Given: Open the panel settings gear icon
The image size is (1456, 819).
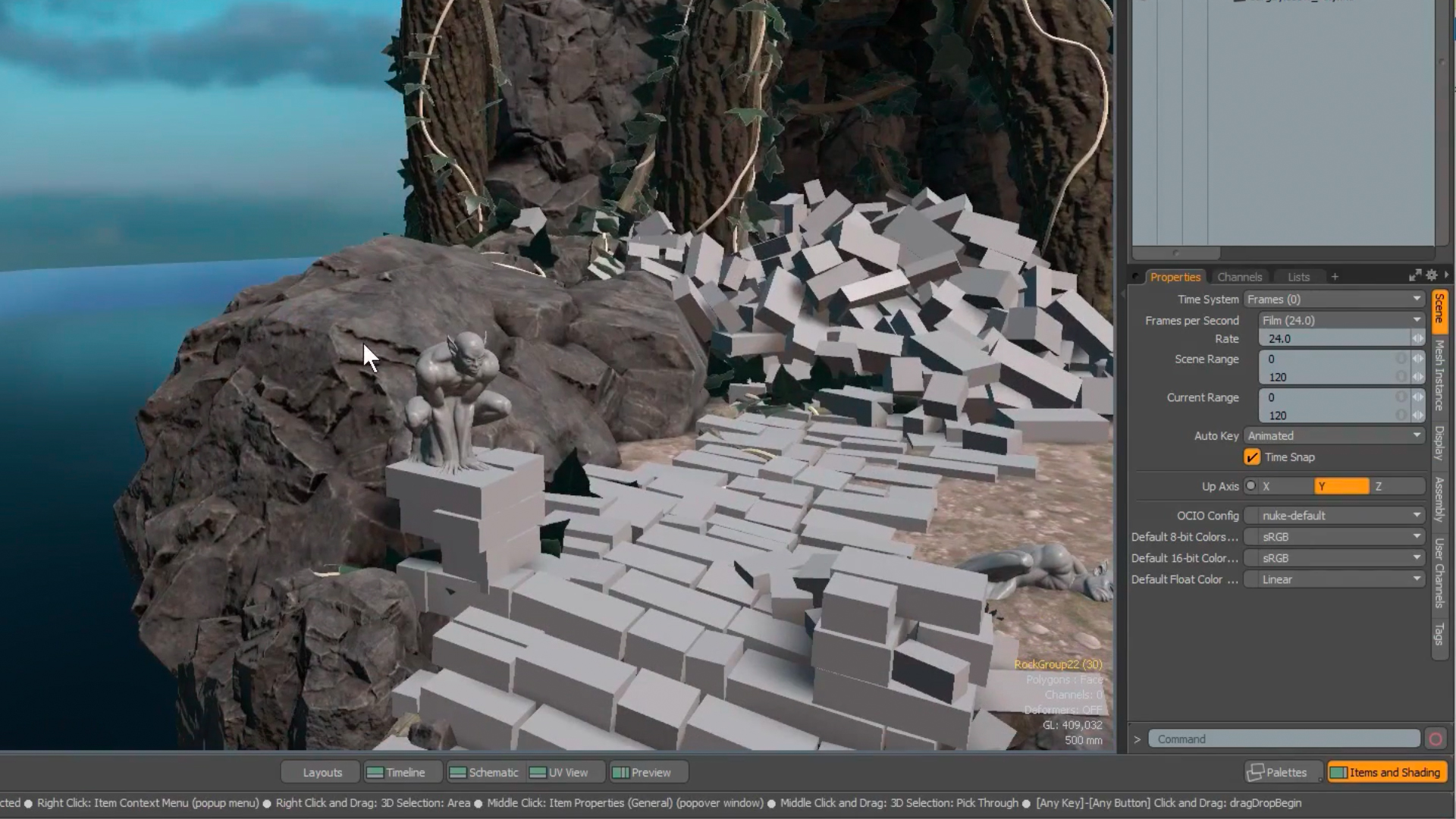Looking at the screenshot, I should click(1432, 276).
